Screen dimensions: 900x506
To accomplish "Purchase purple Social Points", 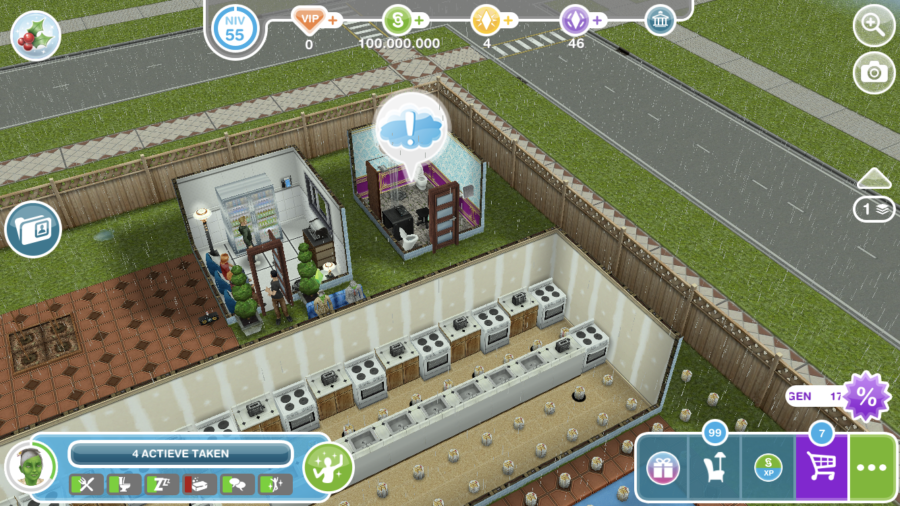I will point(597,20).
